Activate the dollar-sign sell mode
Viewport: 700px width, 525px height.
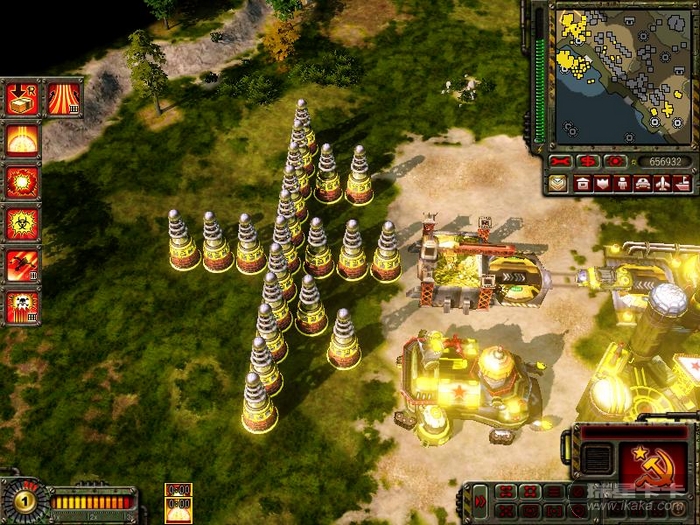(588, 161)
